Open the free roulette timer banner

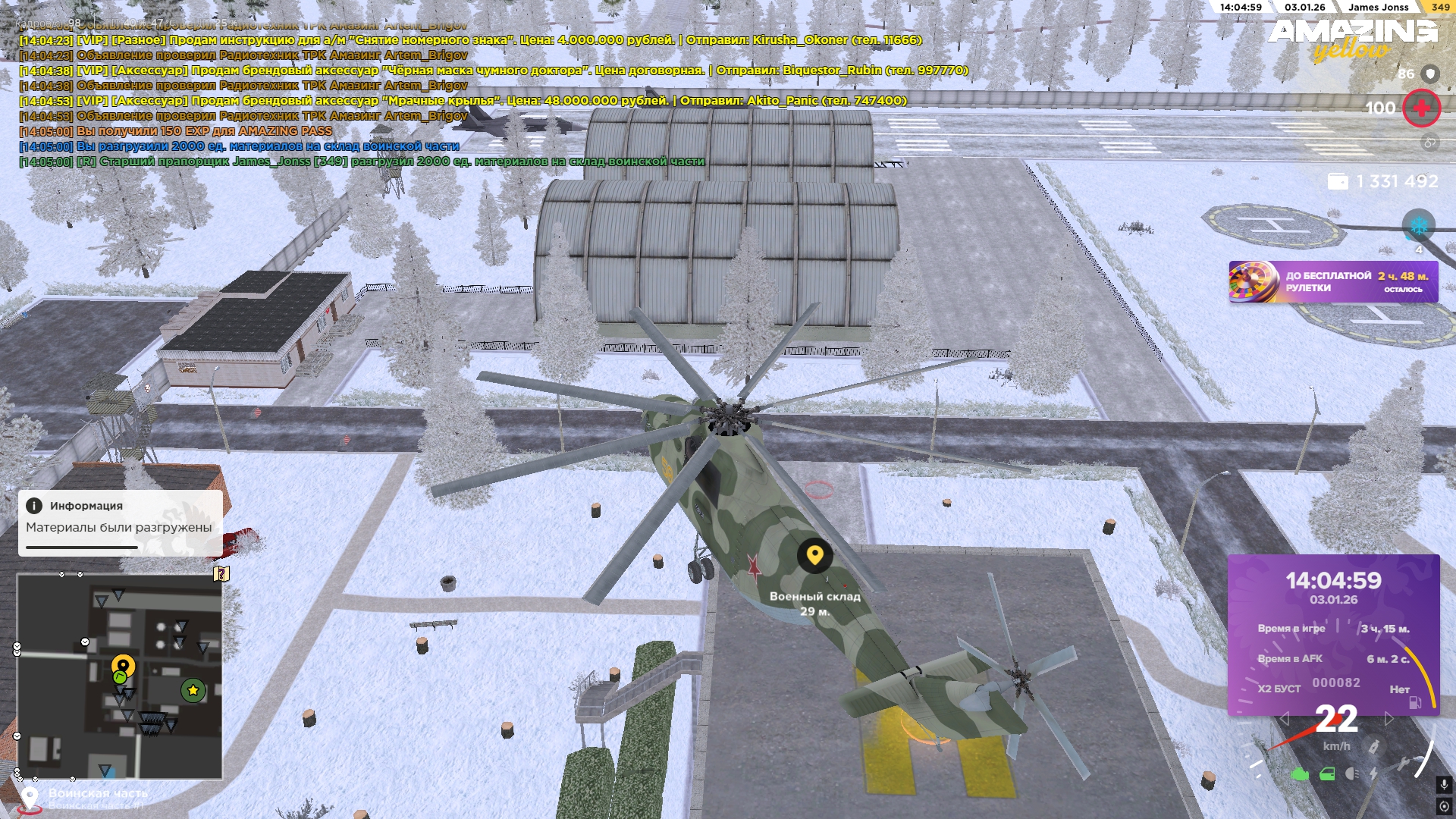1332,282
